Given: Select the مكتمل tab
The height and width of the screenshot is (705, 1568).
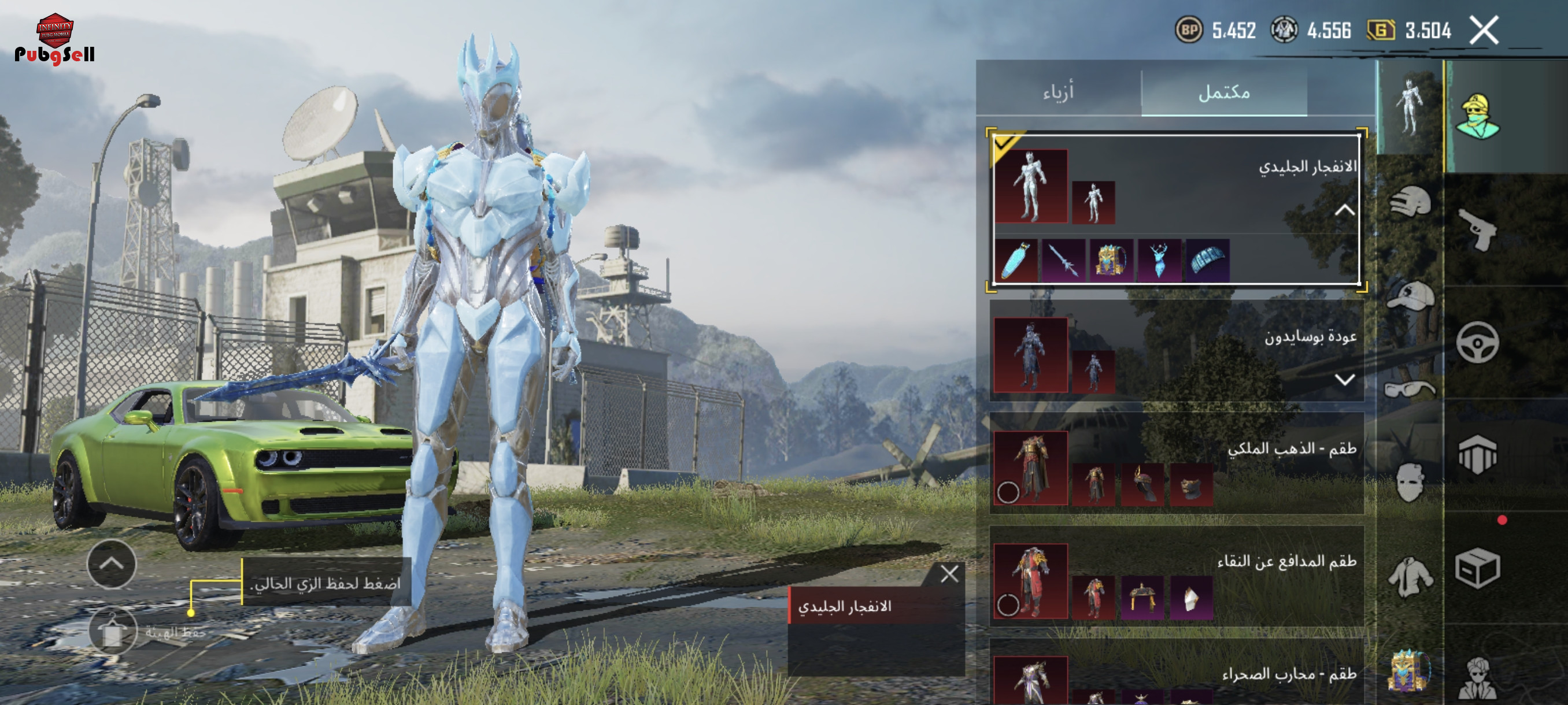Looking at the screenshot, I should pos(1223,92).
